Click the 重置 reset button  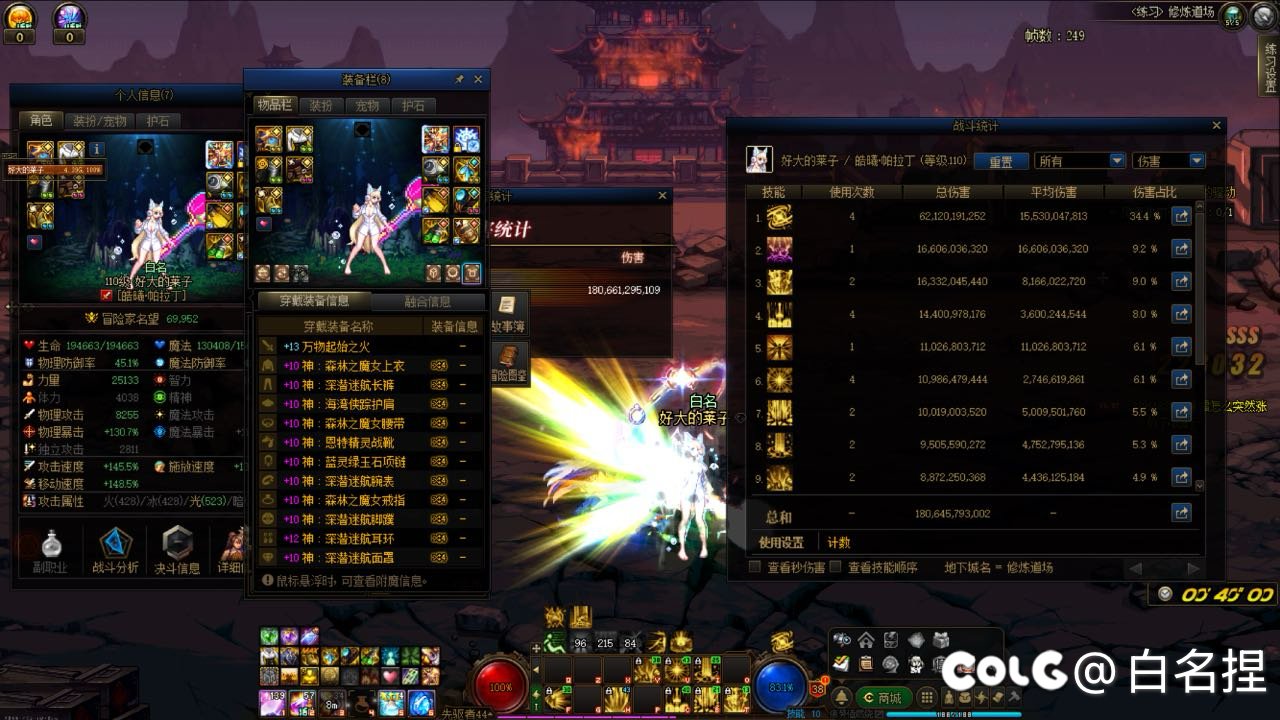coord(1000,161)
